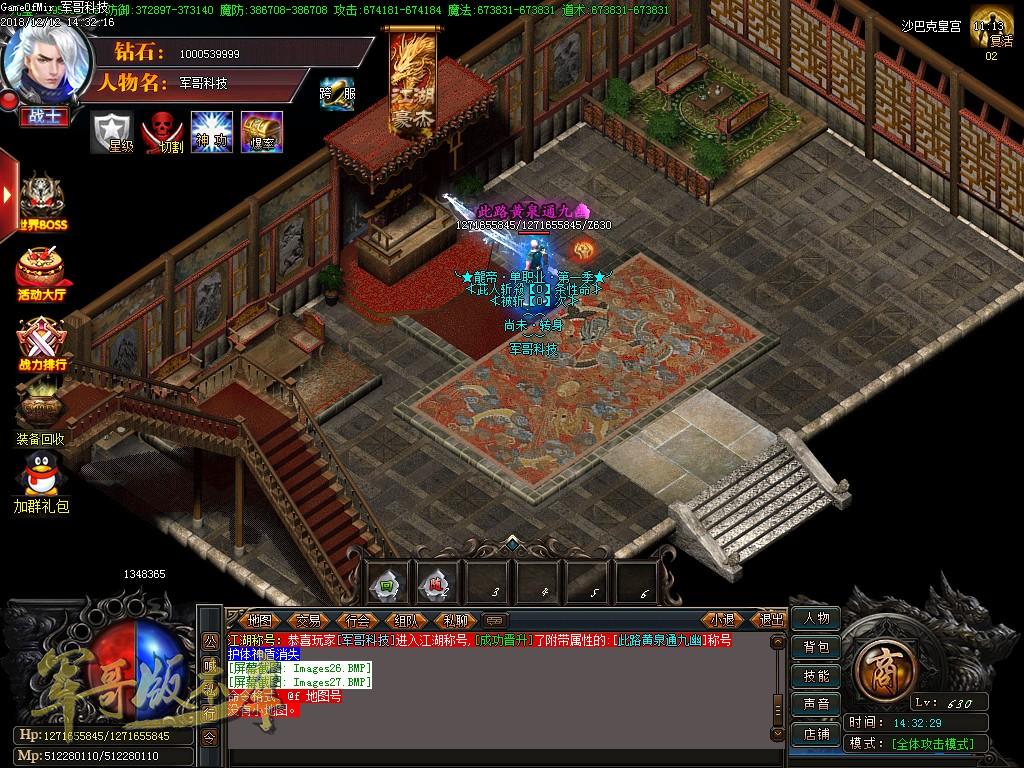The width and height of the screenshot is (1024, 768).
Task: Select the 星级 star-level shield icon
Action: pyautogui.click(x=112, y=132)
